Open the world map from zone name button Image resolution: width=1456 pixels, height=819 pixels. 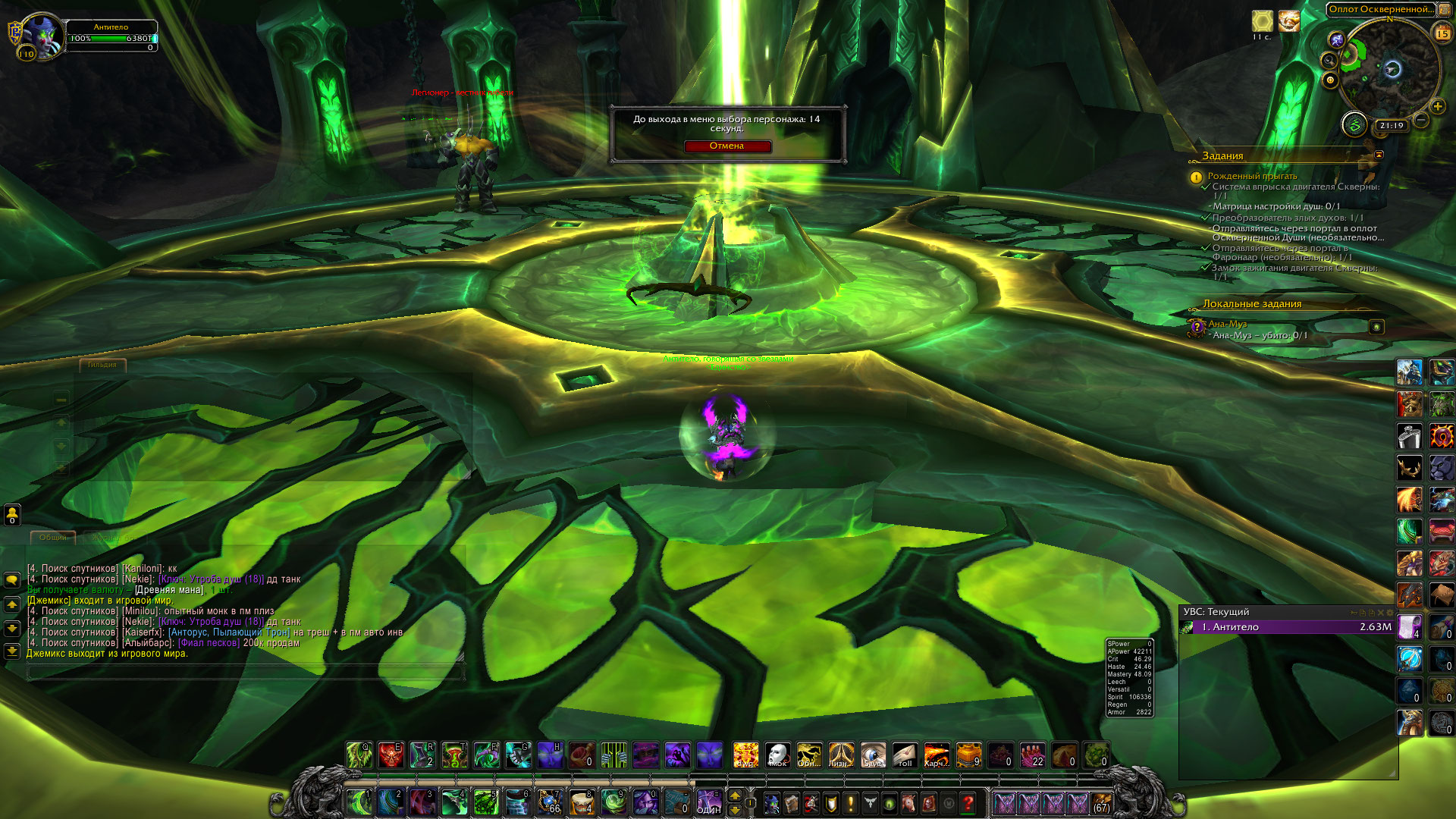pyautogui.click(x=1380, y=10)
